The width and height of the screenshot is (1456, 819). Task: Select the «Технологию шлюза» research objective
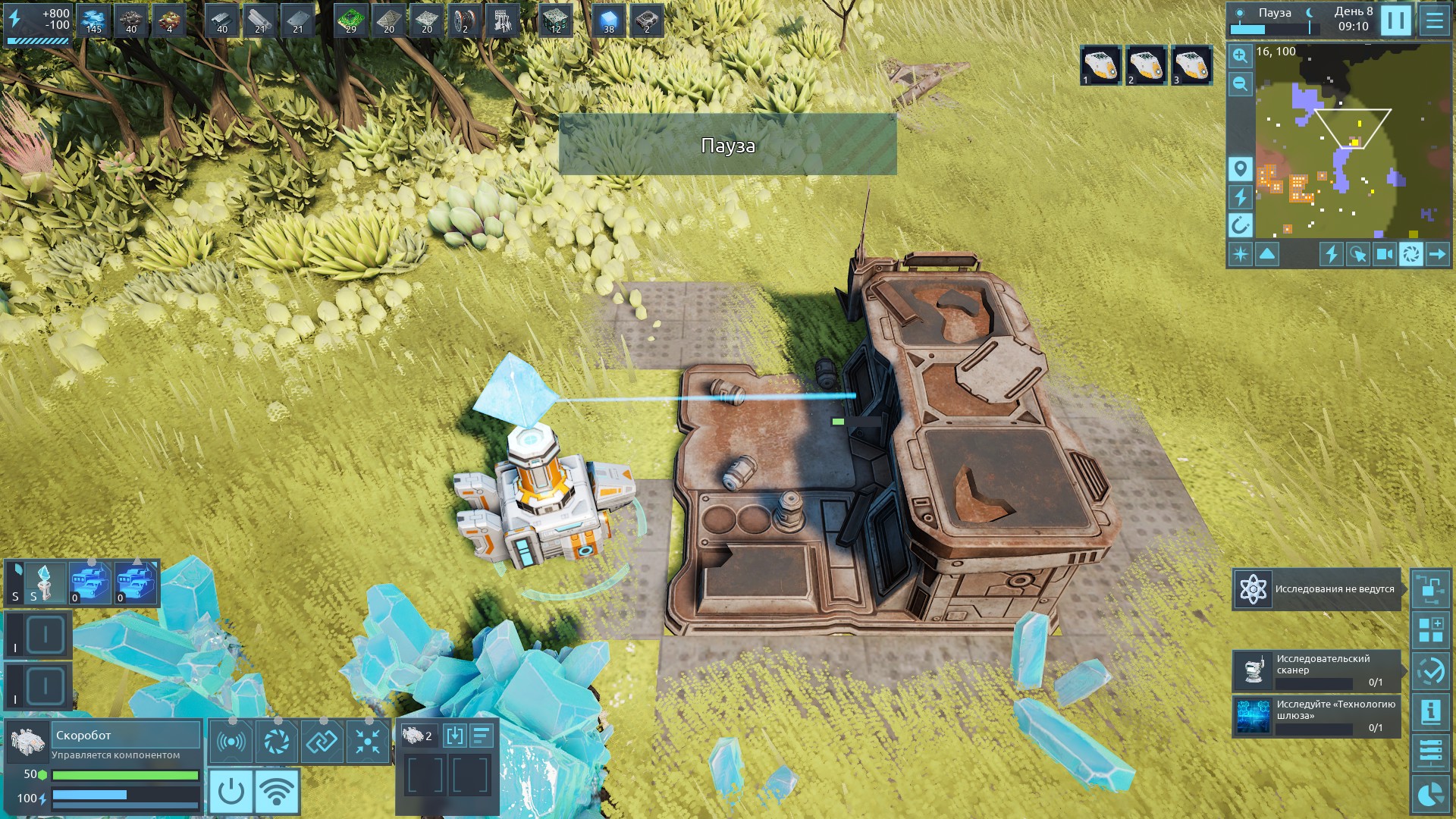[1316, 716]
